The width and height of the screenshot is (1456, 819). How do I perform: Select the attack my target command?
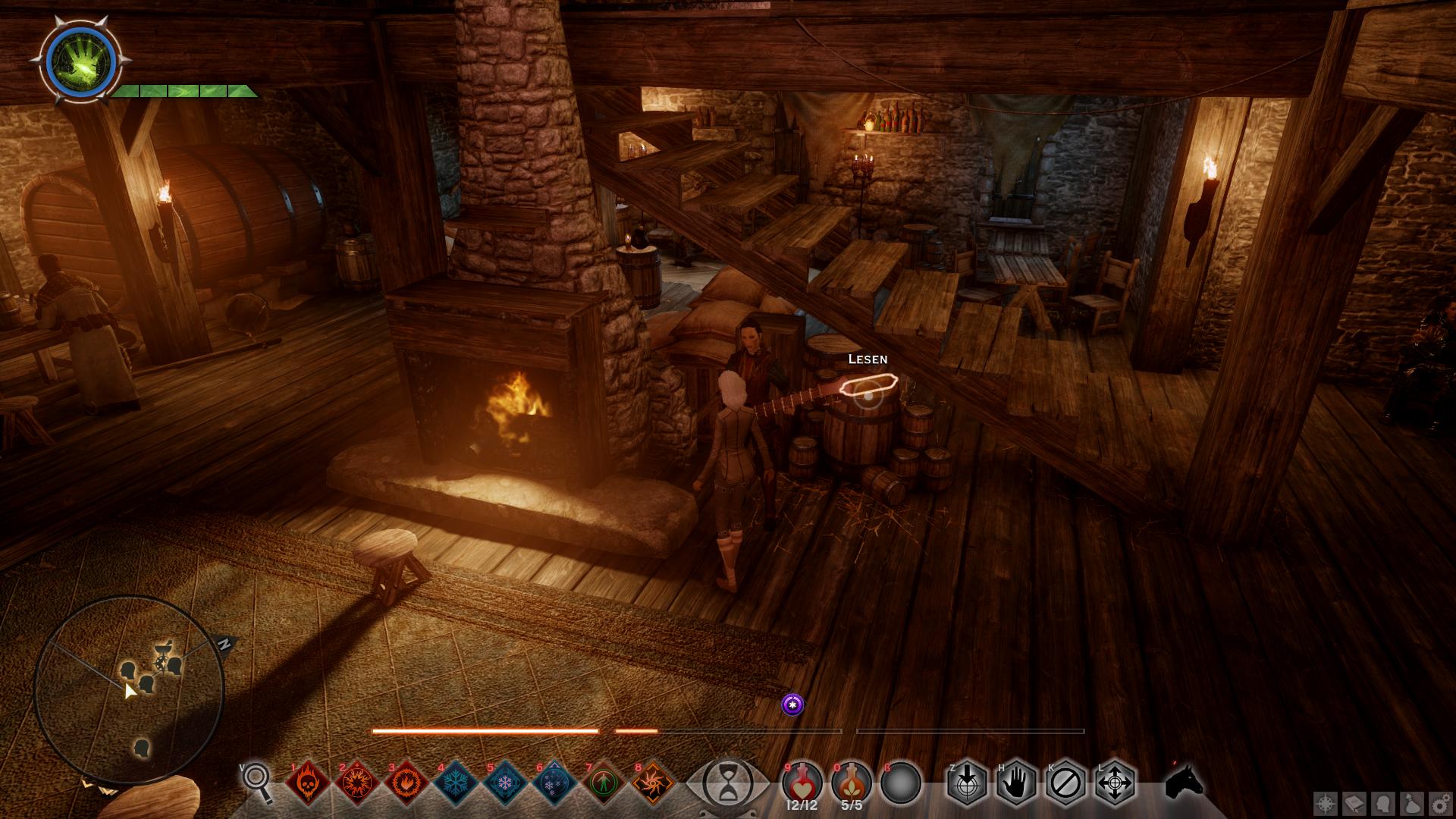coord(967,782)
